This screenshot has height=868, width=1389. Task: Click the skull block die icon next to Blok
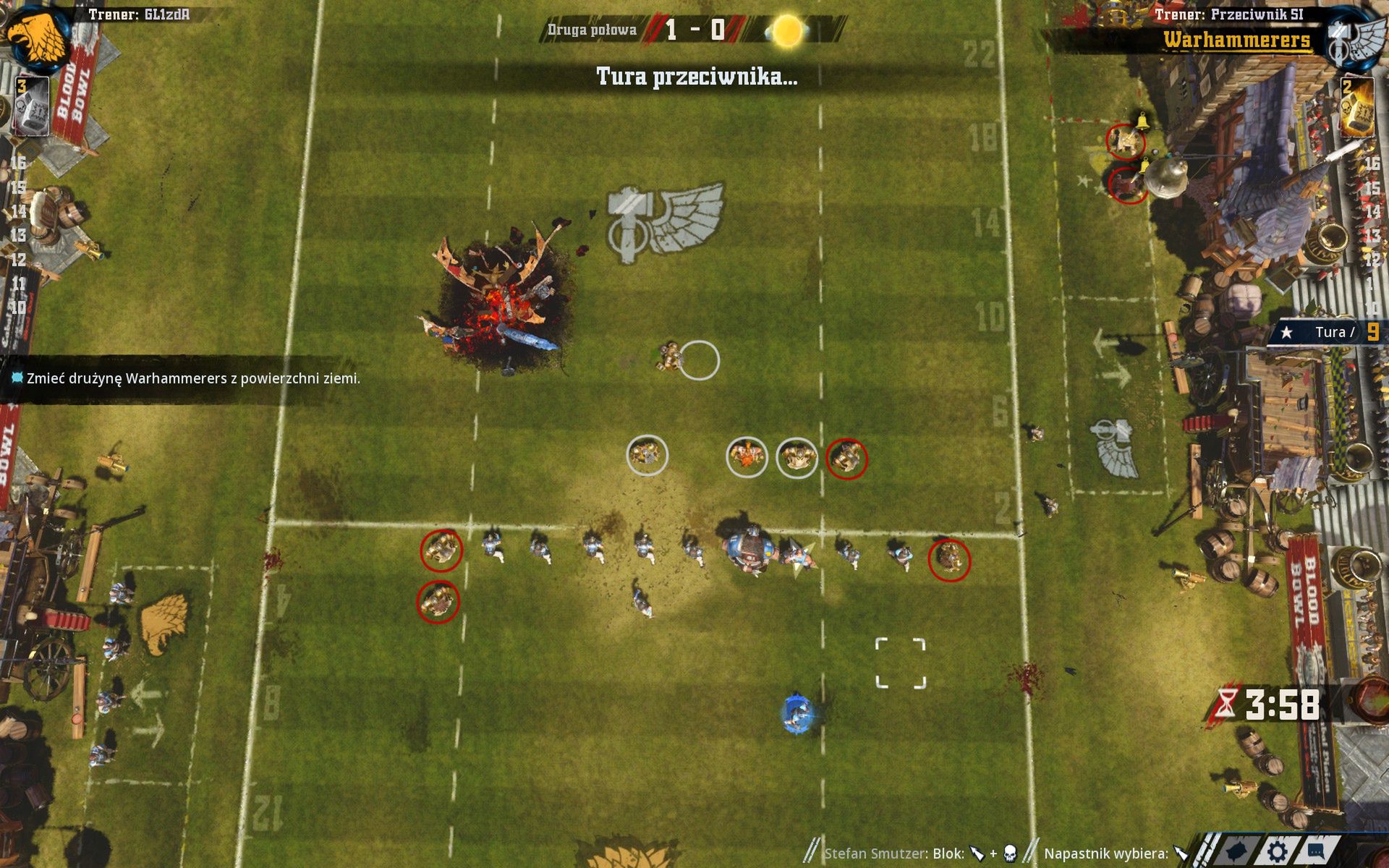pyautogui.click(x=1009, y=853)
